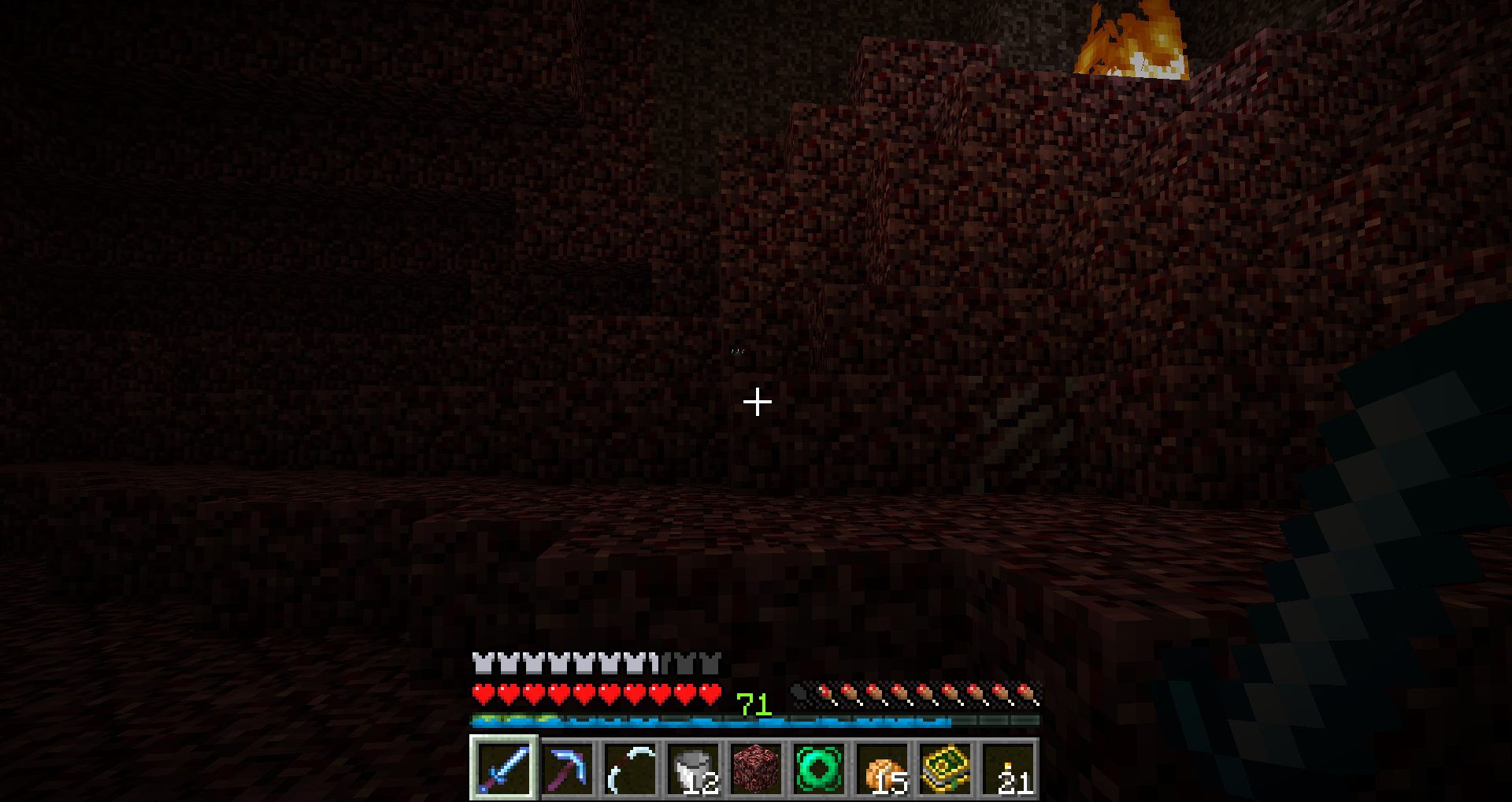Screen dimensions: 1512x802
Task: Switch to the stack of 21 torches
Action: pyautogui.click(x=1008, y=768)
